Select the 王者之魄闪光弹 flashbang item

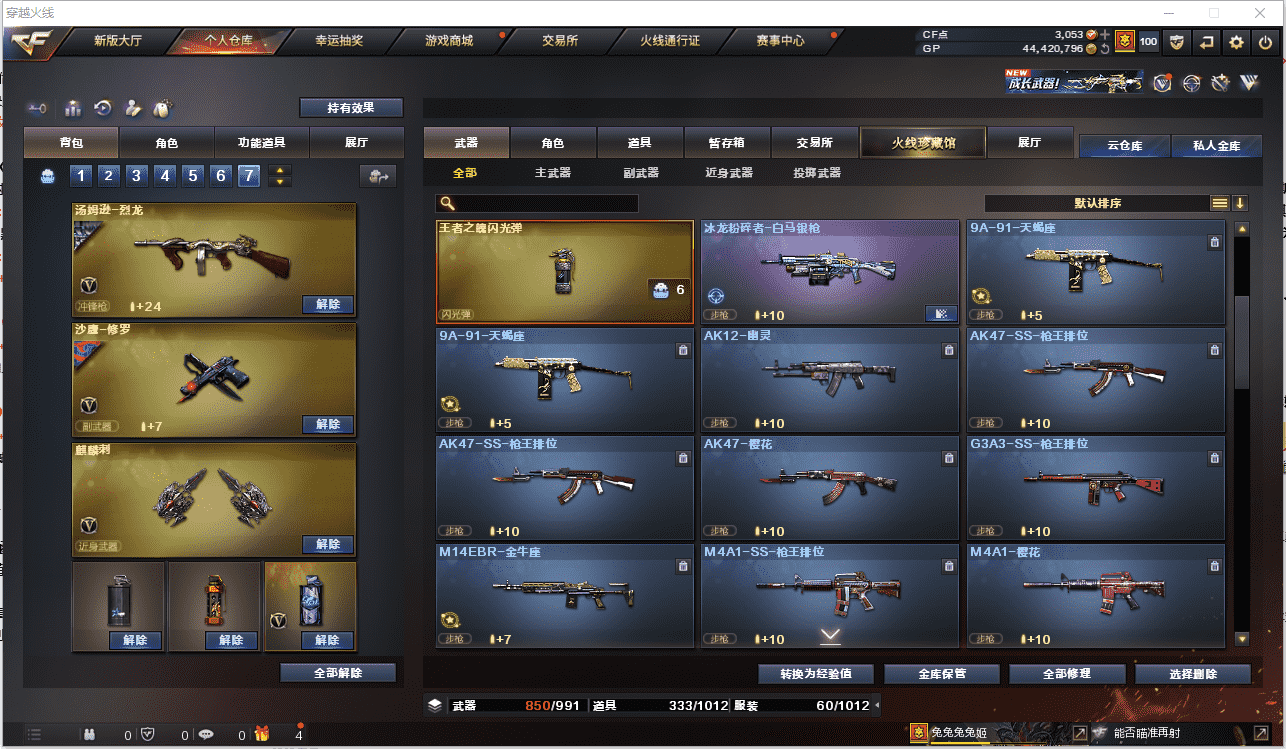pos(565,272)
